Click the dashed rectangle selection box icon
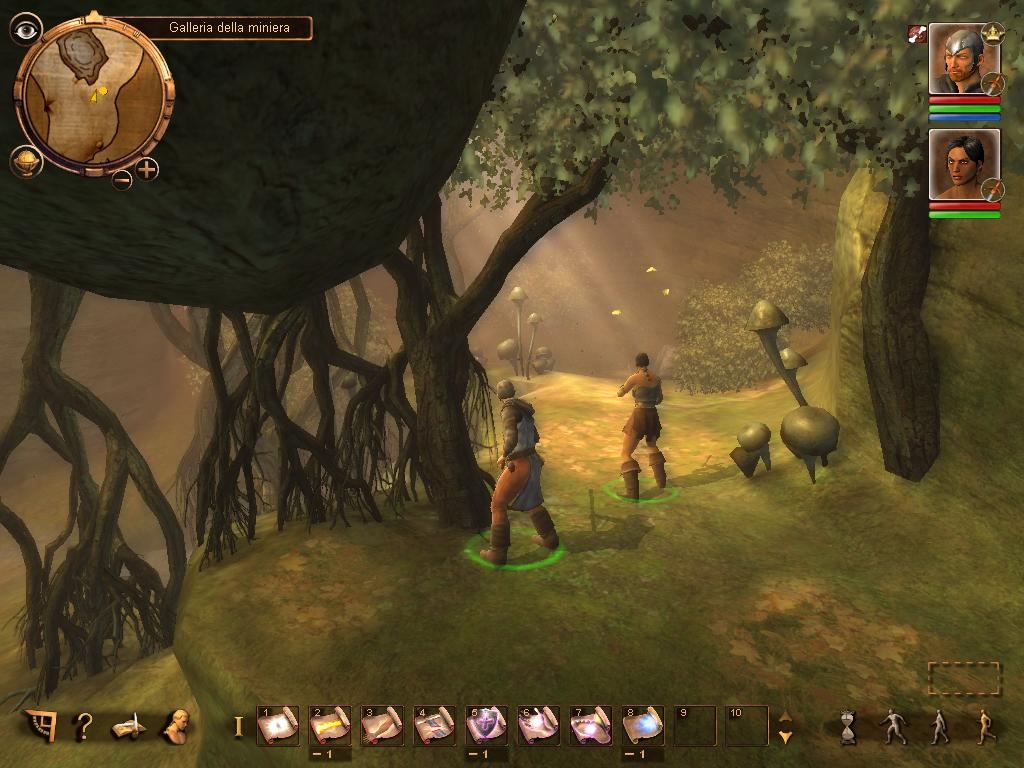Image resolution: width=1024 pixels, height=768 pixels. pos(964,678)
